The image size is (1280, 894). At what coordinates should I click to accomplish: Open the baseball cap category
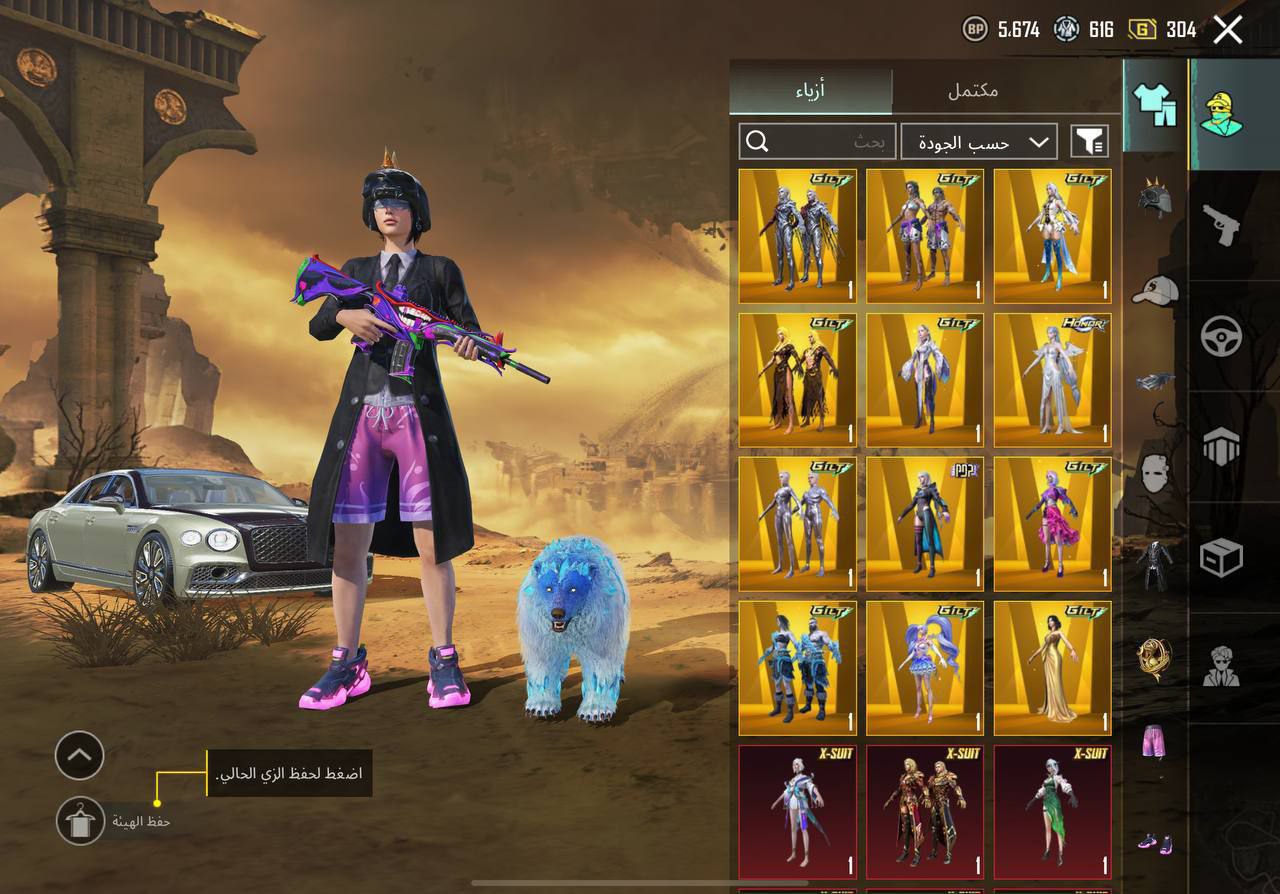coord(1155,290)
